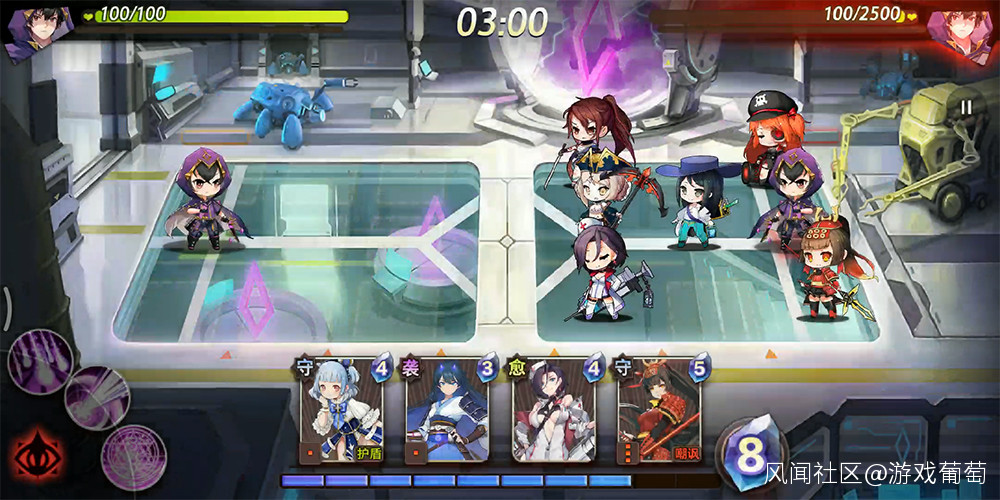Image resolution: width=1000 pixels, height=500 pixels.
Task: Pause the battle
Action: [x=966, y=107]
